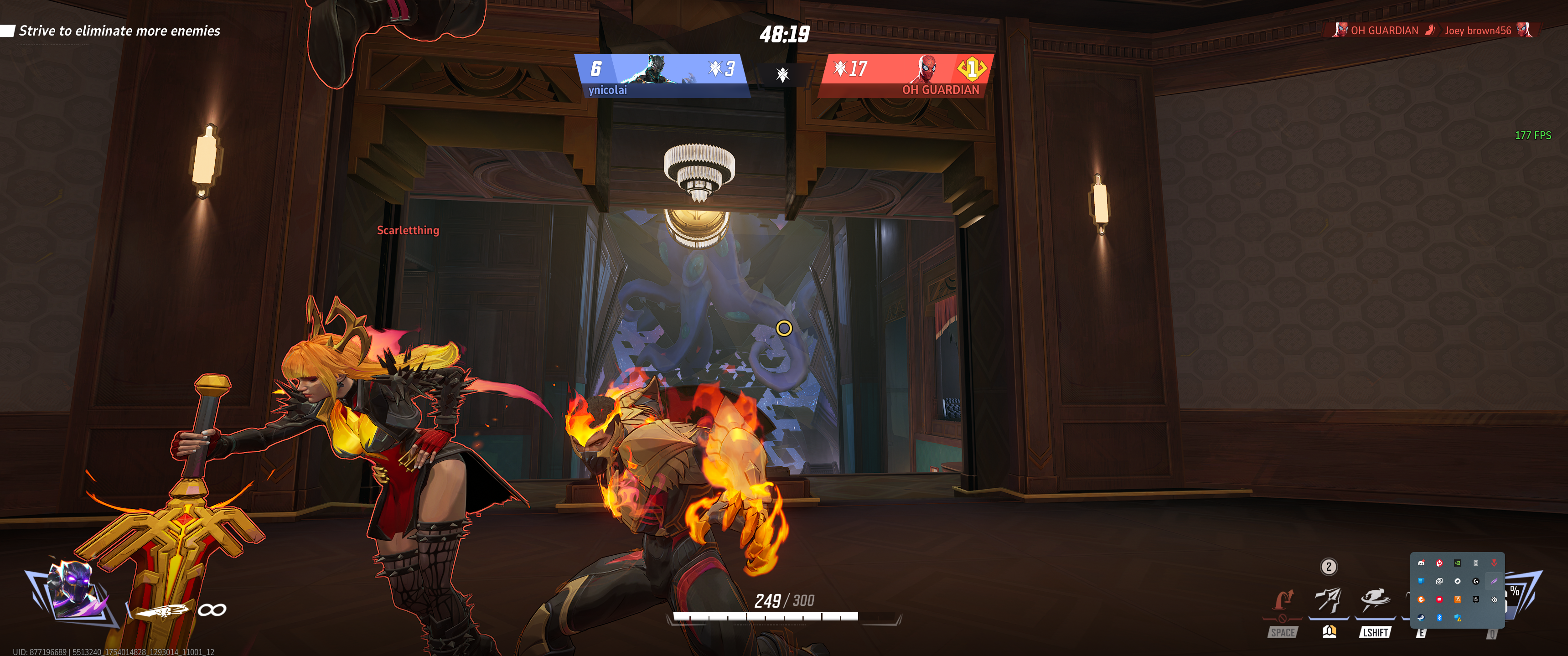Screen dimensions: 1568x656
Task: Select OH GUARDIAN's red score panel
Action: [906, 76]
